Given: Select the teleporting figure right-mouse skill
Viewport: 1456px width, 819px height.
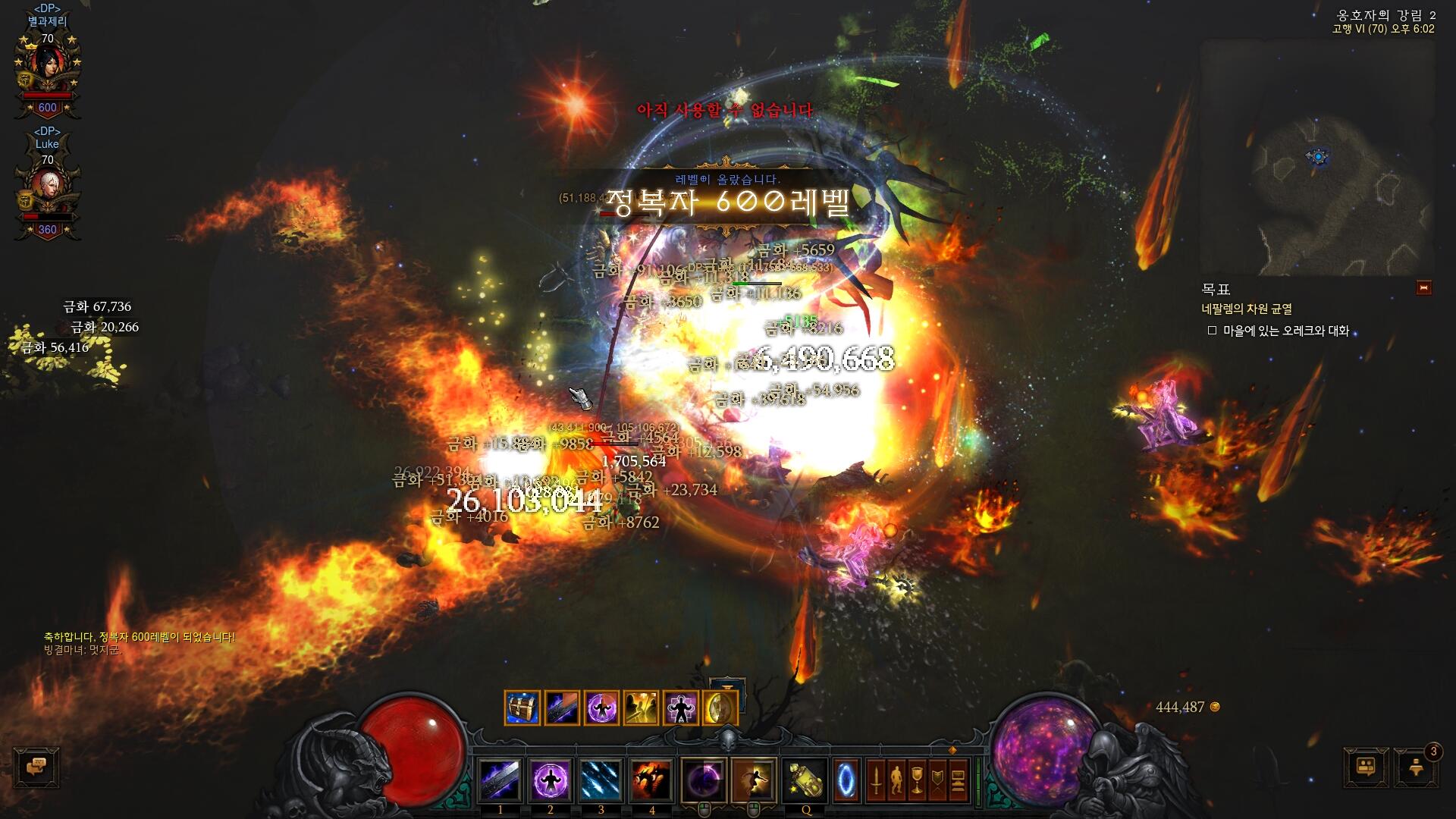Looking at the screenshot, I should click(753, 780).
